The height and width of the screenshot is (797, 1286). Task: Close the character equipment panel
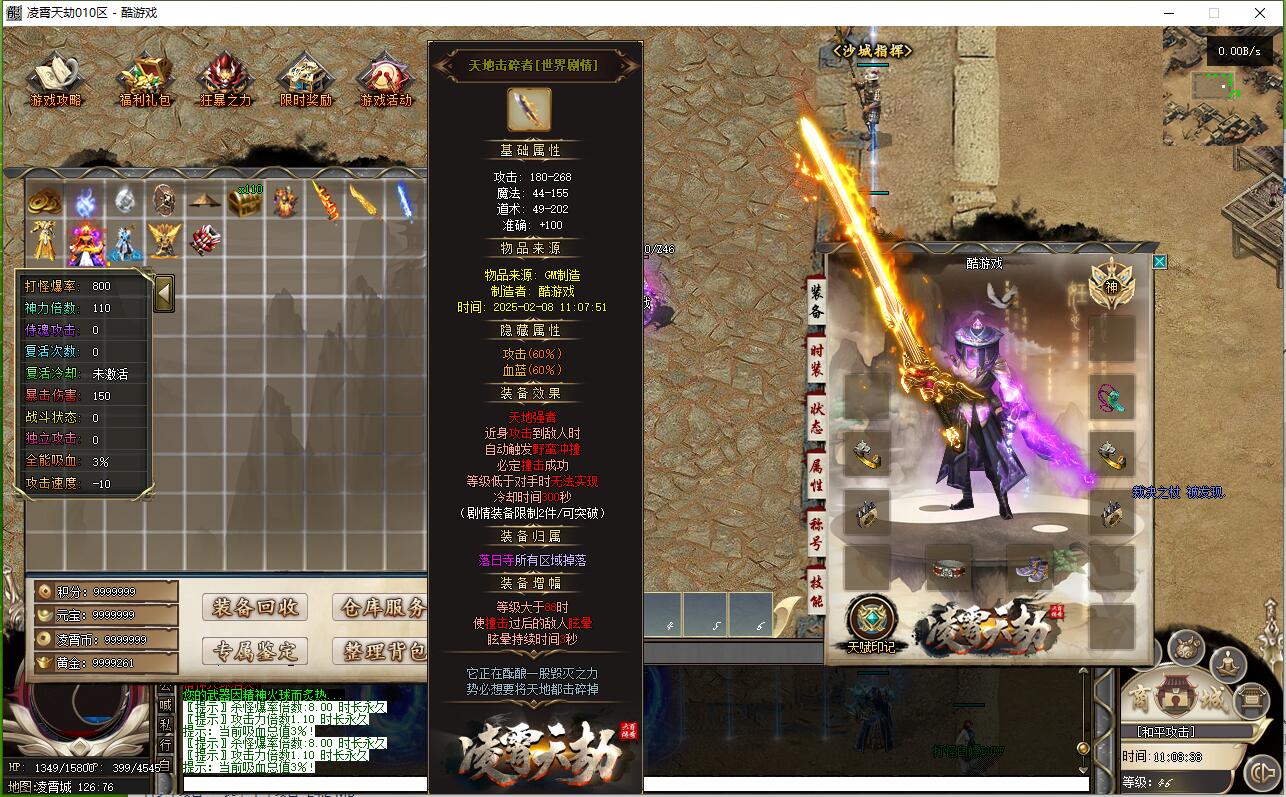1159,262
